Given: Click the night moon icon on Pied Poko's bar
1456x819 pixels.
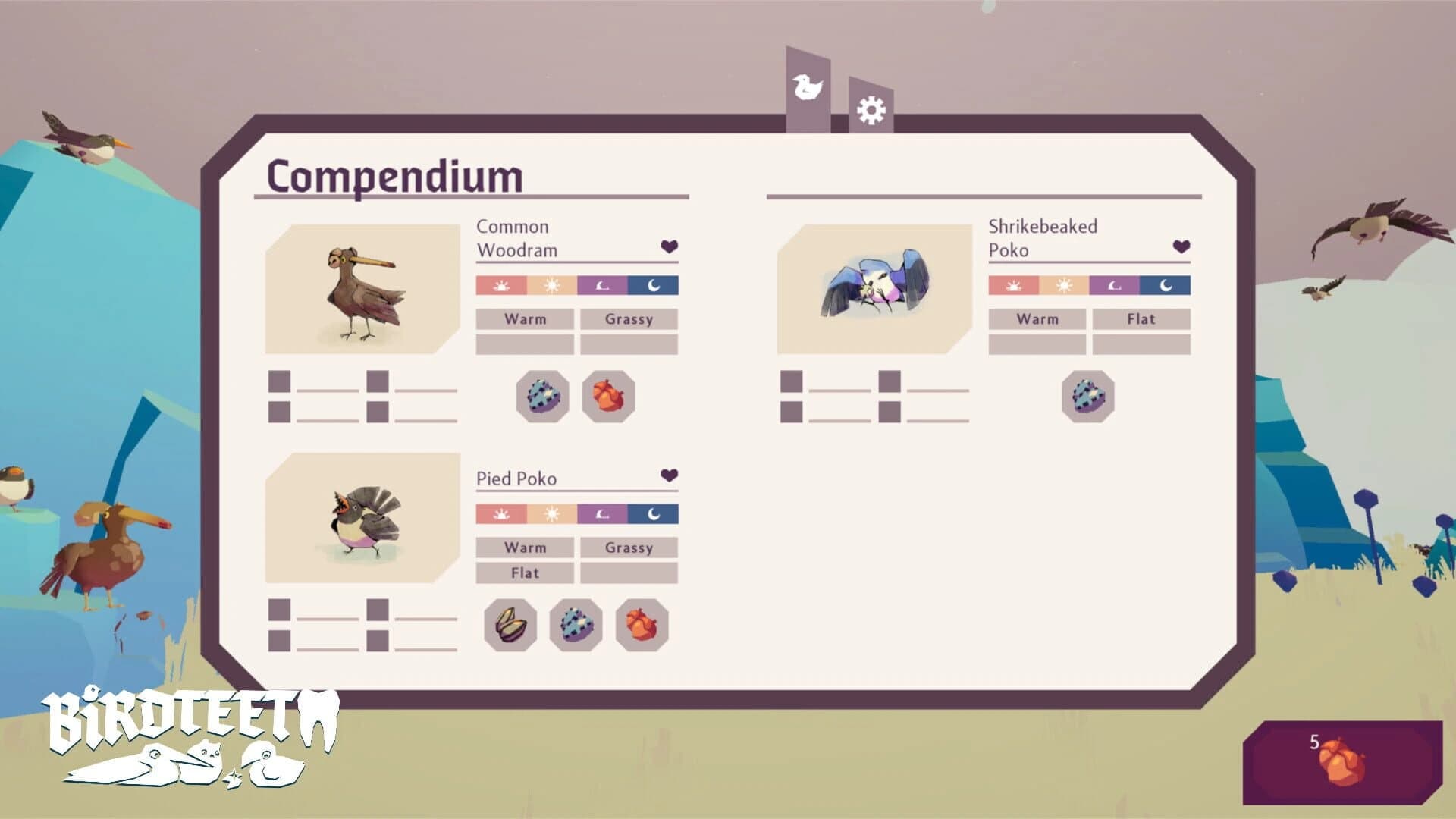Looking at the screenshot, I should 653,514.
